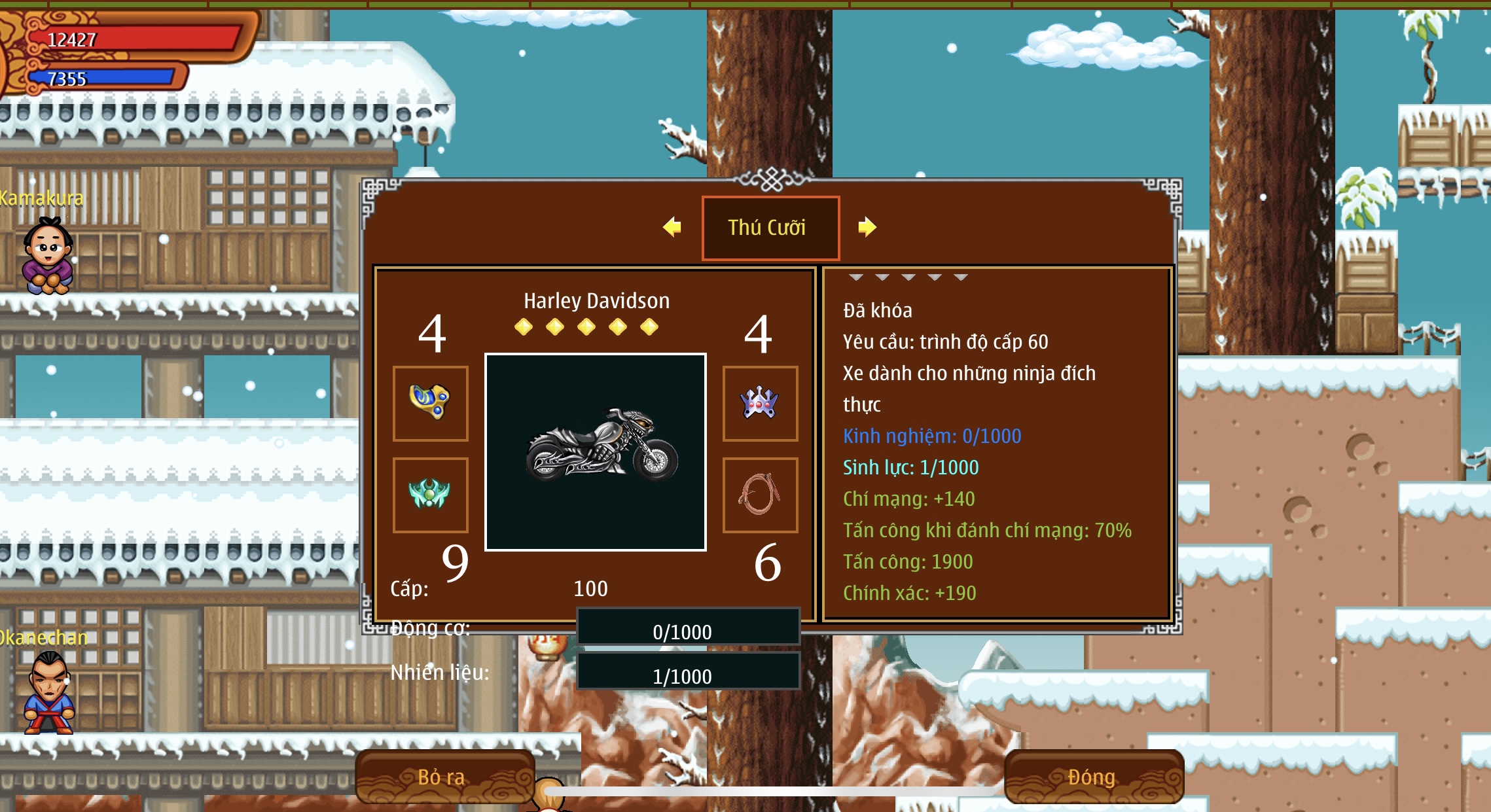Close the panel with Đóng

click(x=1093, y=777)
